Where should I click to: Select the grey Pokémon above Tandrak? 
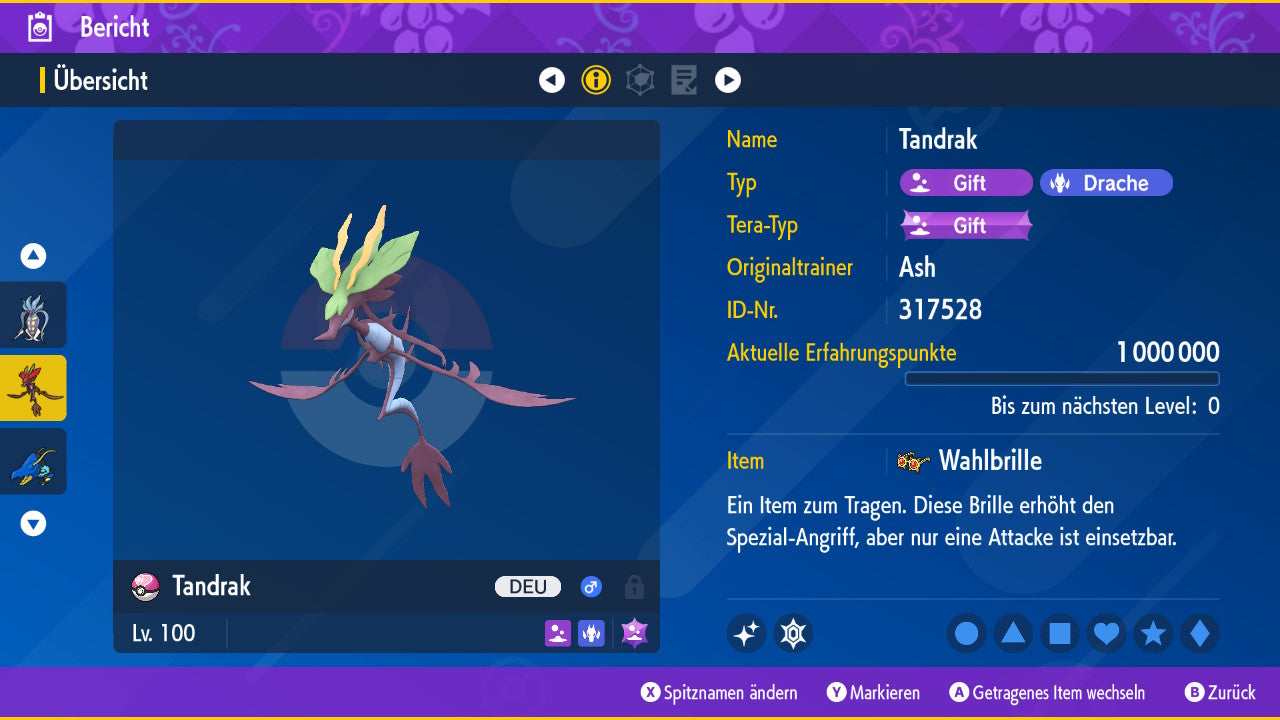tap(33, 315)
